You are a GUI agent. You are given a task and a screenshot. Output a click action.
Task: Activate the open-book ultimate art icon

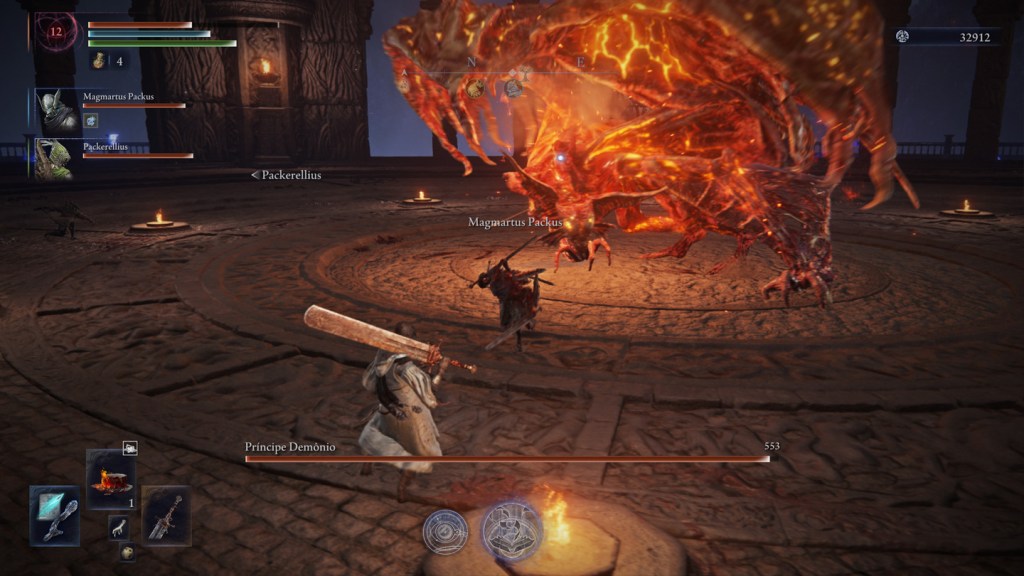(x=512, y=529)
